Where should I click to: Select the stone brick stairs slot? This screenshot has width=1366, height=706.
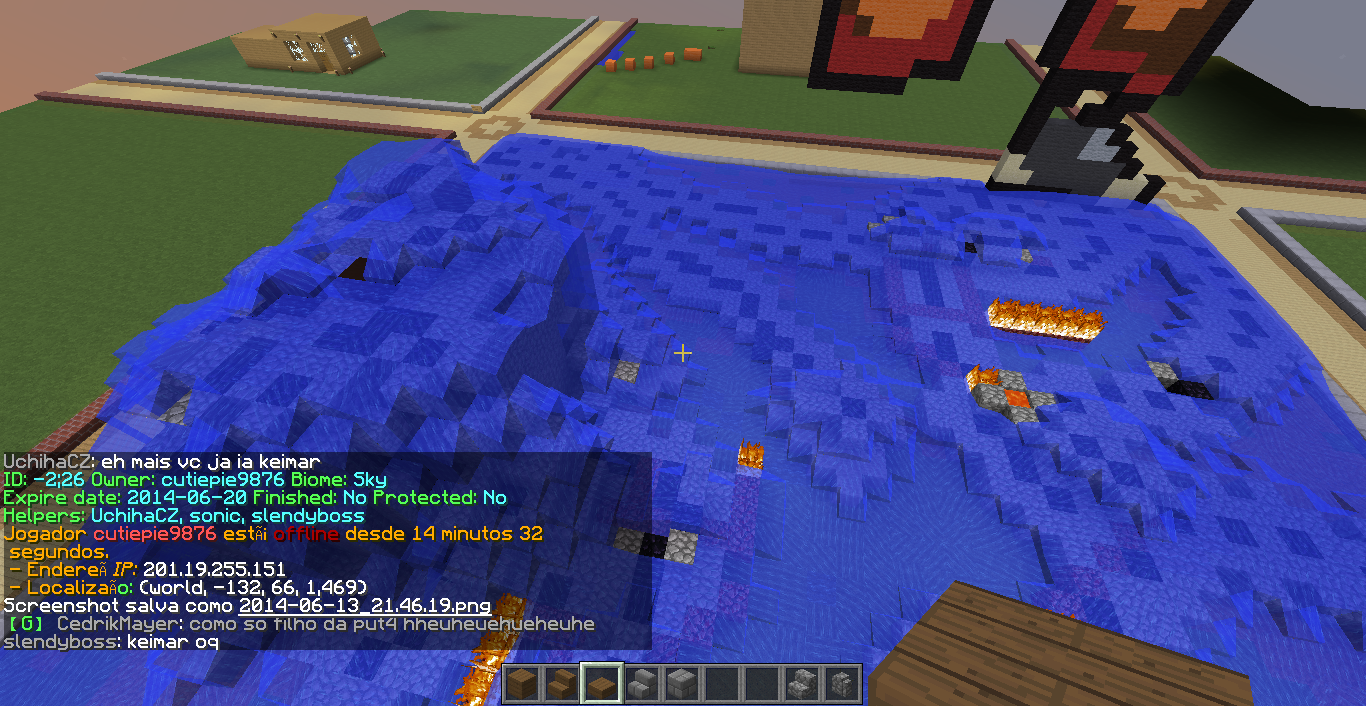[642, 685]
